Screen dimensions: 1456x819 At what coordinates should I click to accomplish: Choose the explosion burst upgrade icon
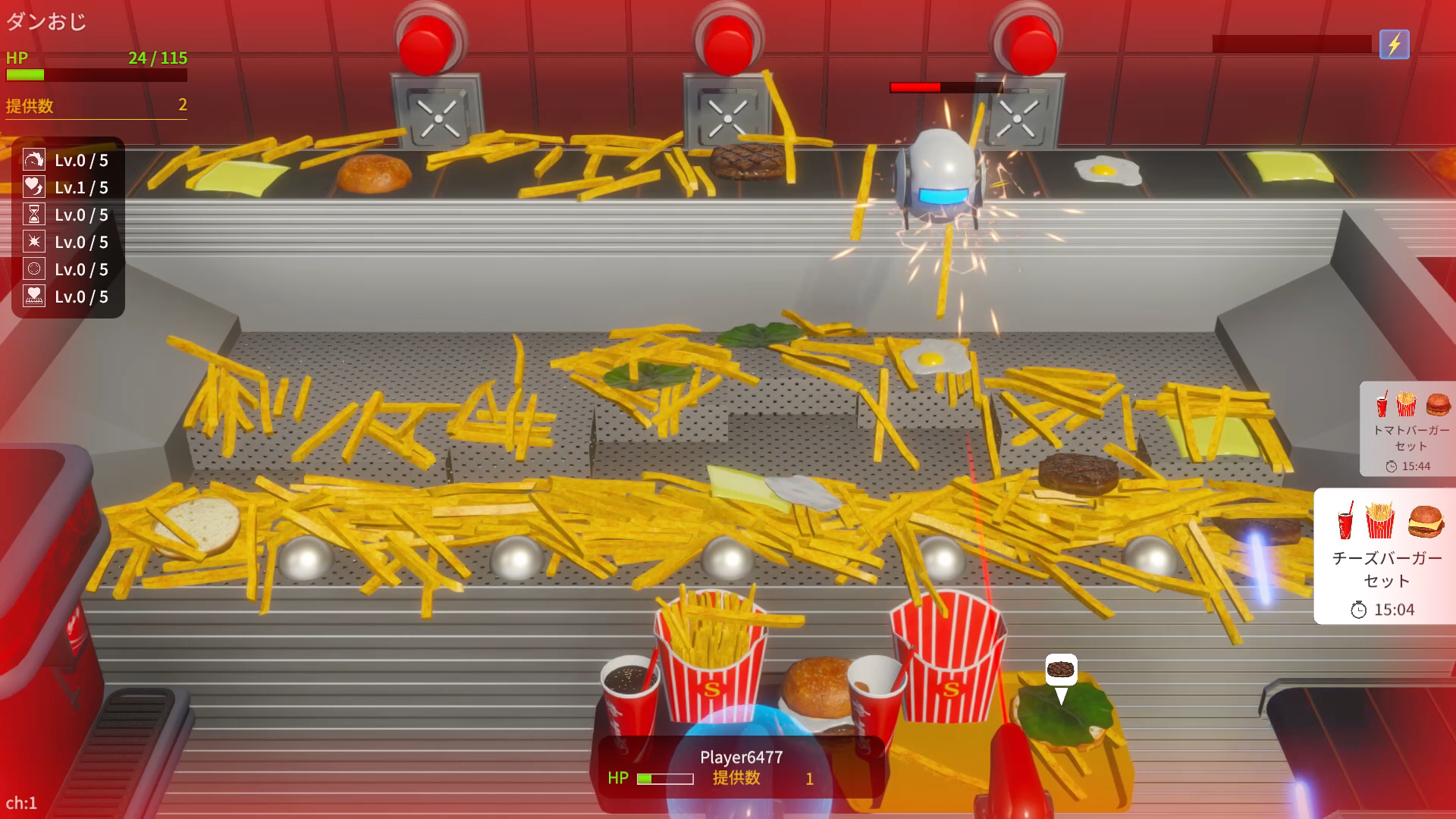click(34, 242)
